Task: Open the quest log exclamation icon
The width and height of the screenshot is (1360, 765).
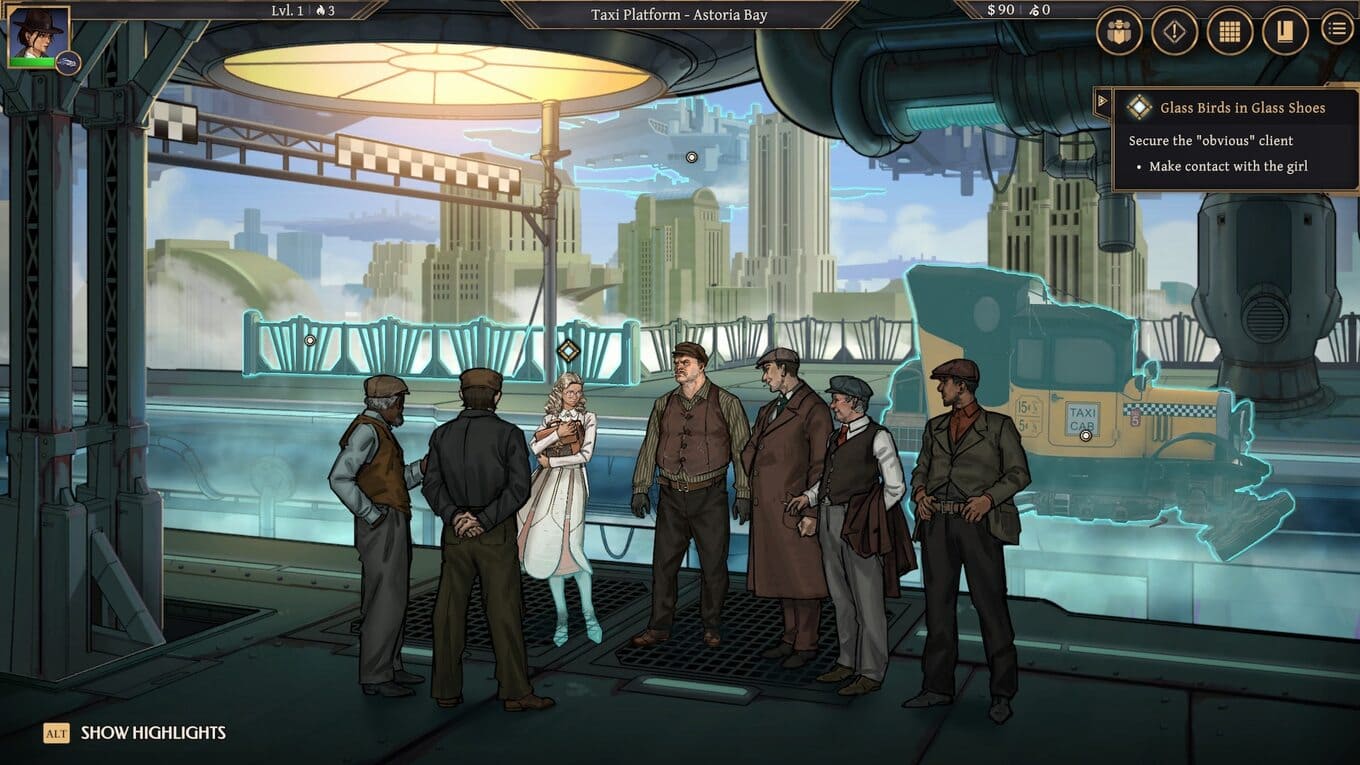Action: pos(1174,31)
